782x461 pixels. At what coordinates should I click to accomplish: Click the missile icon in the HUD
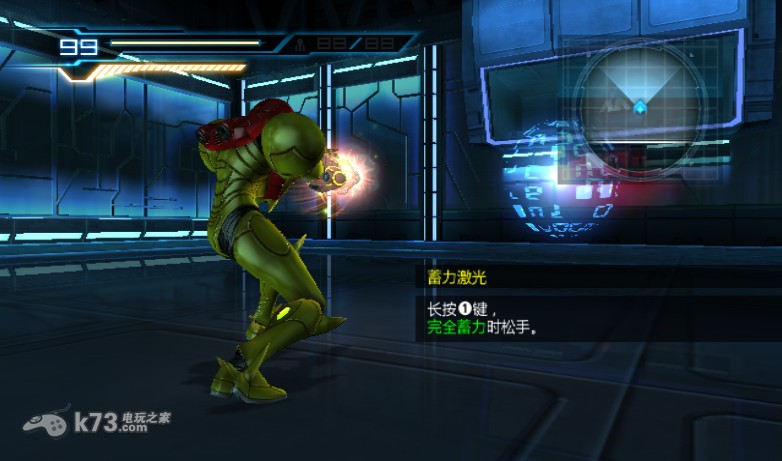[x=300, y=44]
